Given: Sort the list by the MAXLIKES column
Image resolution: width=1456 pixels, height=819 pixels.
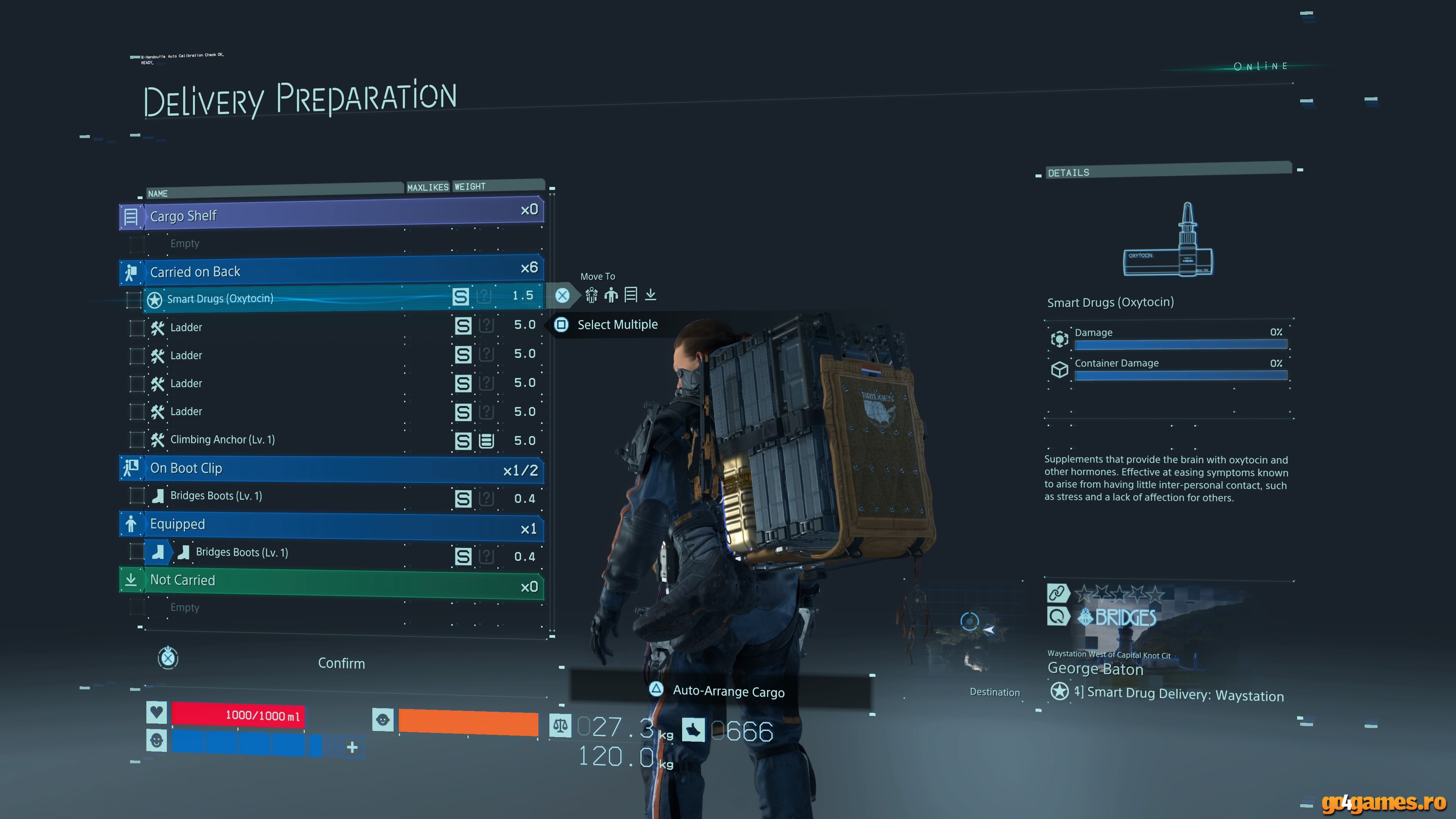Looking at the screenshot, I should [427, 187].
